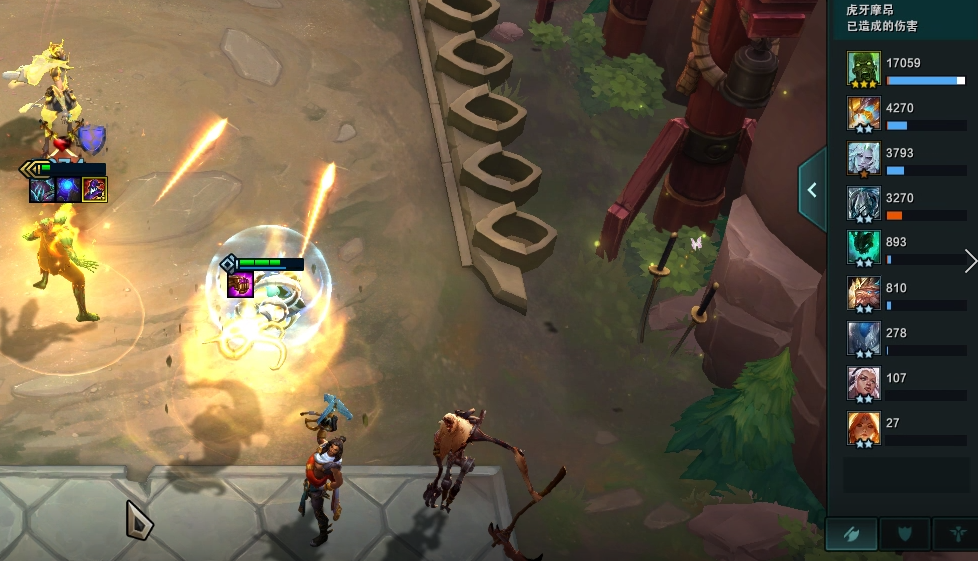Click the right-pointing arrow at the panel edge
978x561 pixels.
click(970, 262)
